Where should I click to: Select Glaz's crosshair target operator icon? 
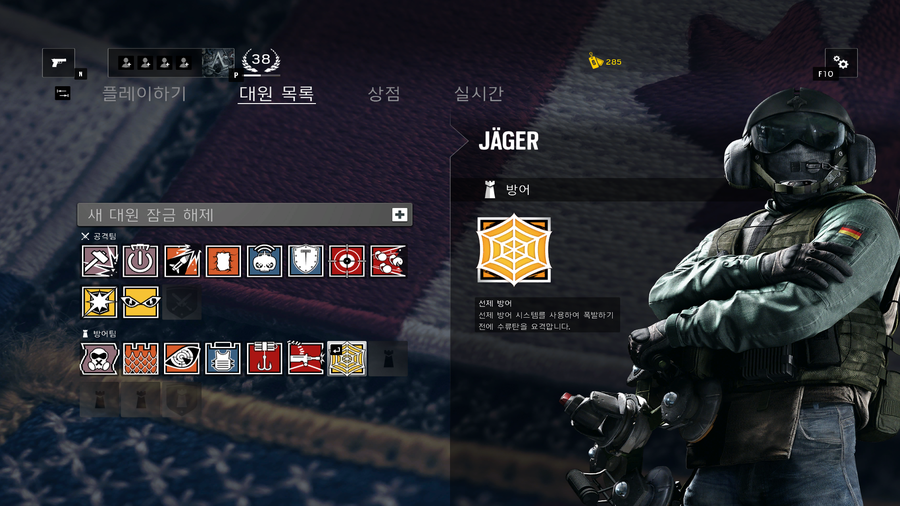pos(347,261)
